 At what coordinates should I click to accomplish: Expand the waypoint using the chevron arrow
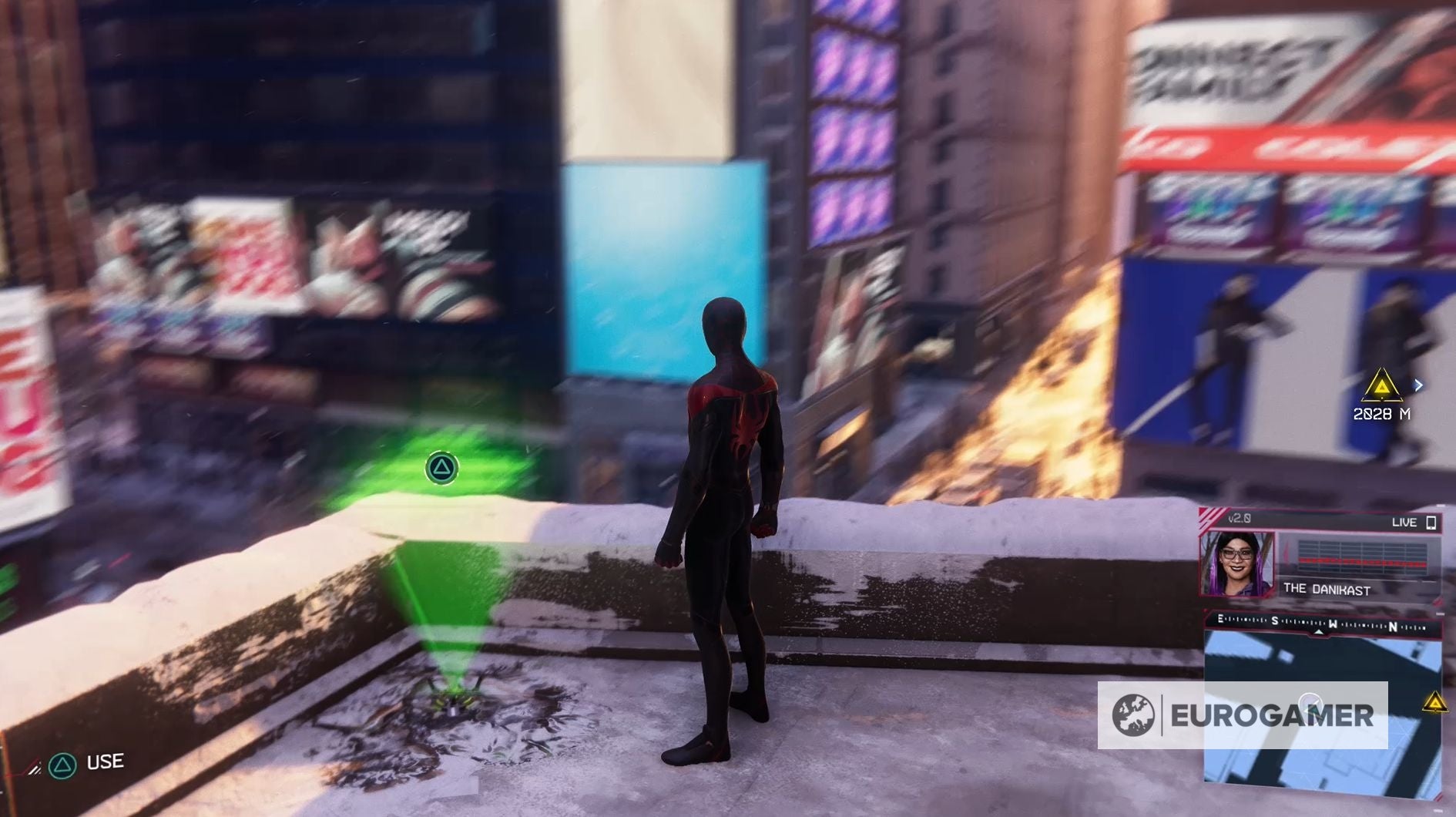coord(1418,385)
